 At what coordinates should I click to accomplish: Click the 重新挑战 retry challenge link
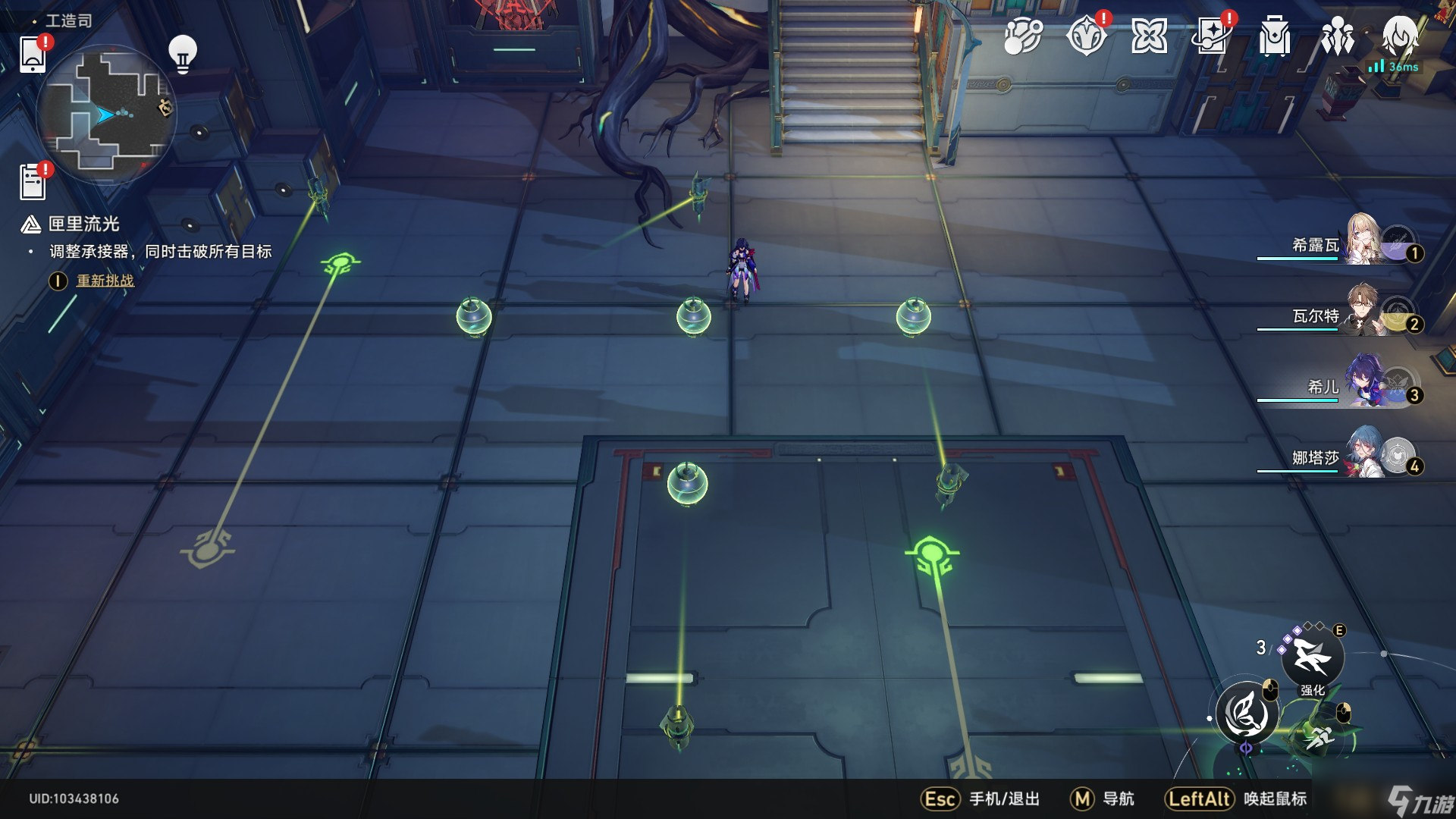[105, 281]
